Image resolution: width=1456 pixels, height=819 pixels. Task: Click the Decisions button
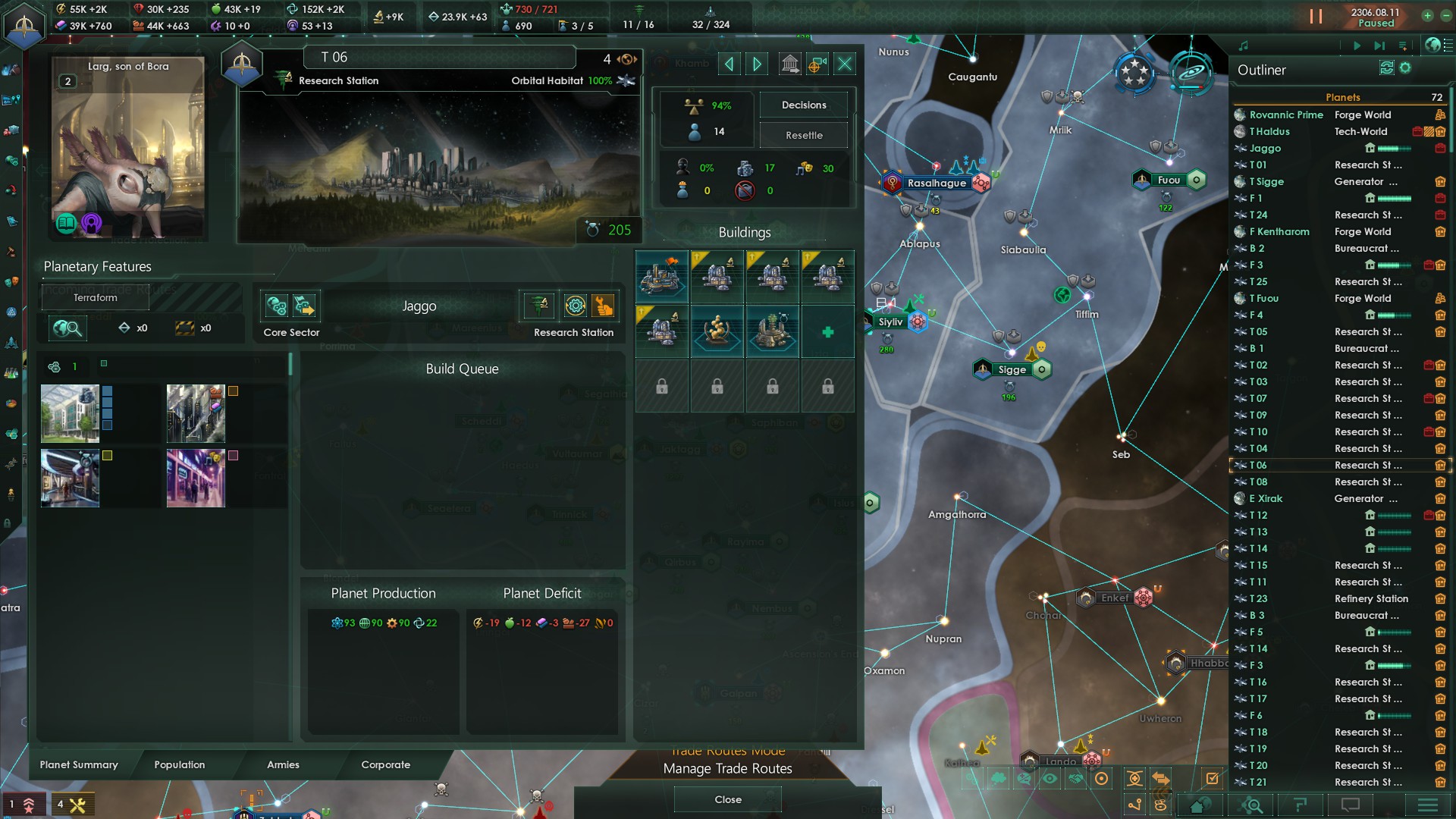pos(803,104)
